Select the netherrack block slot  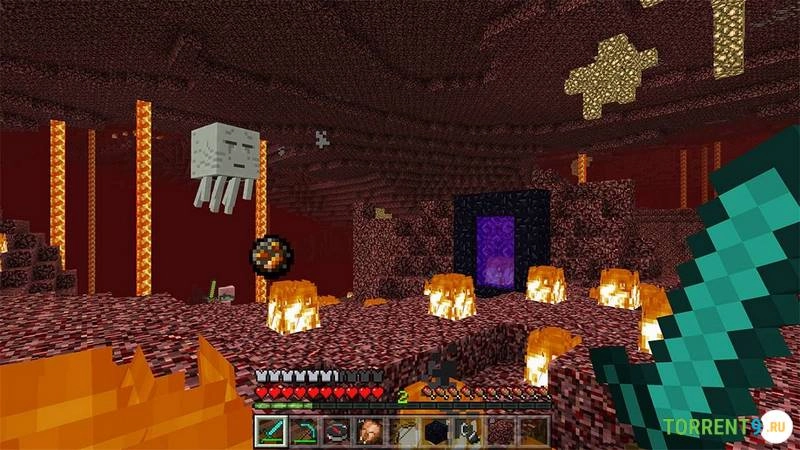[x=501, y=431]
